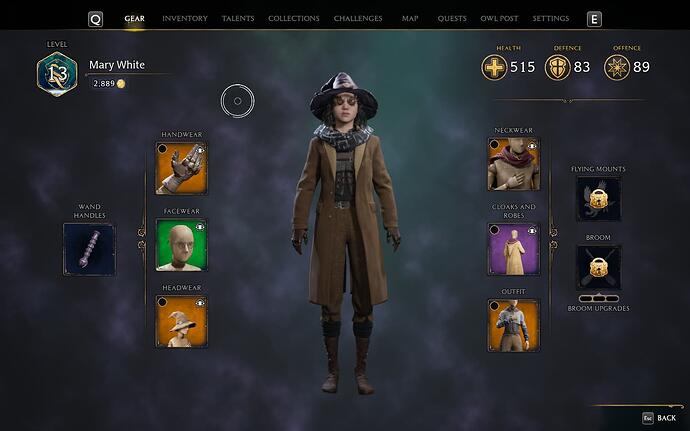Click the Back button

pyautogui.click(x=659, y=418)
